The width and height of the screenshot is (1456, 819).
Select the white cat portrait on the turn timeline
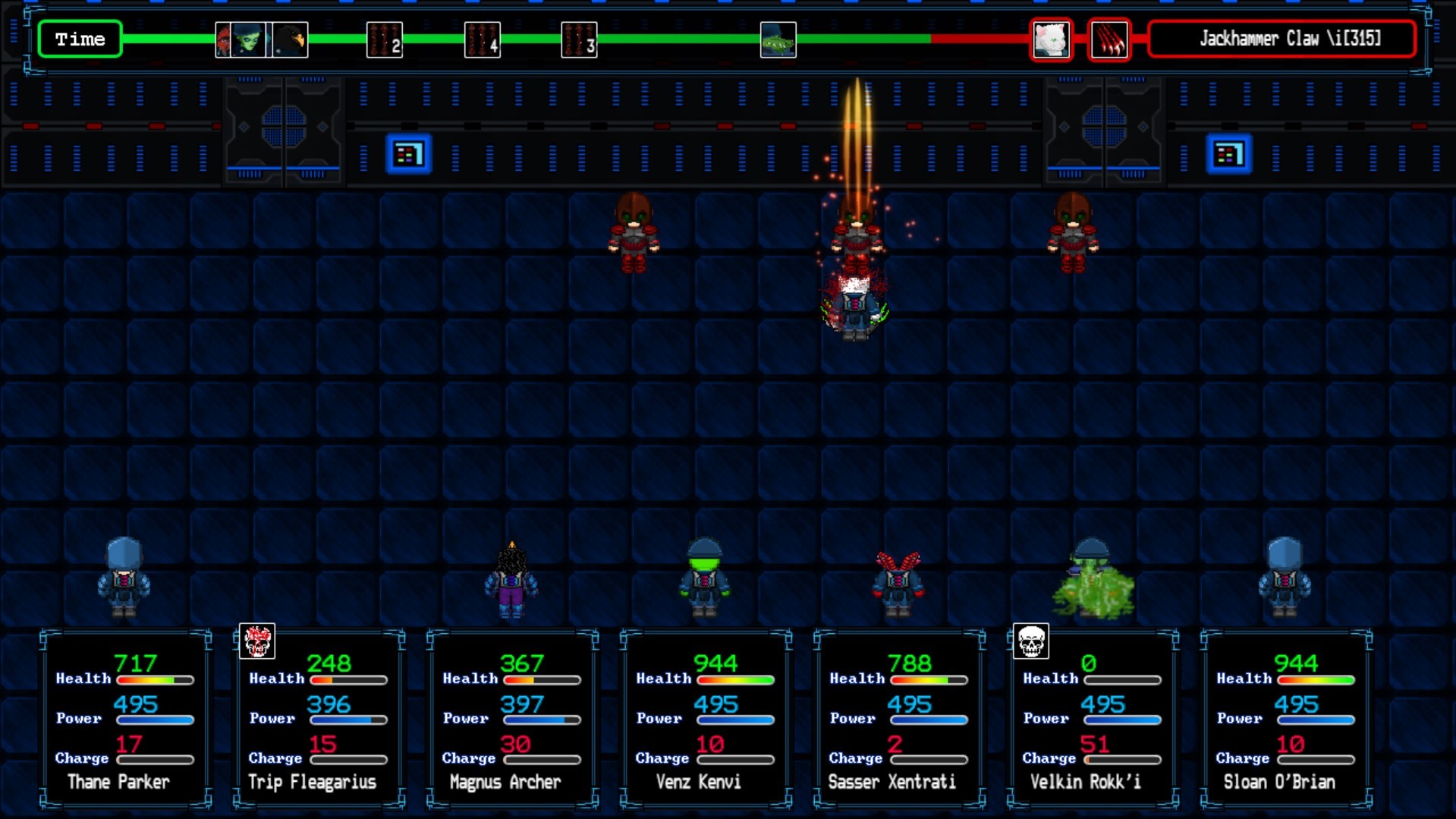(x=1051, y=39)
